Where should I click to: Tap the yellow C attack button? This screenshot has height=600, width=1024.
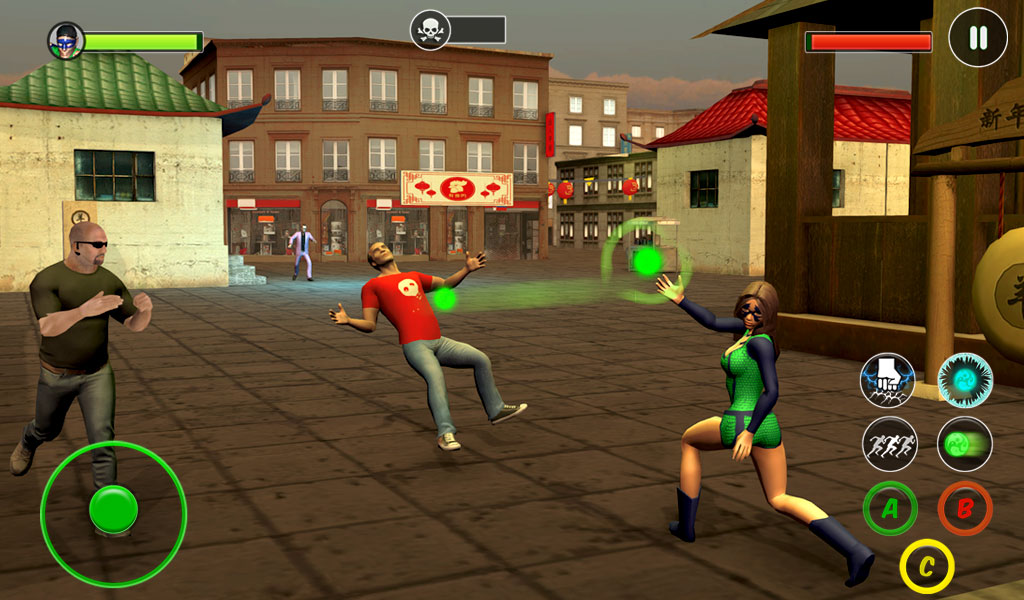point(927,567)
